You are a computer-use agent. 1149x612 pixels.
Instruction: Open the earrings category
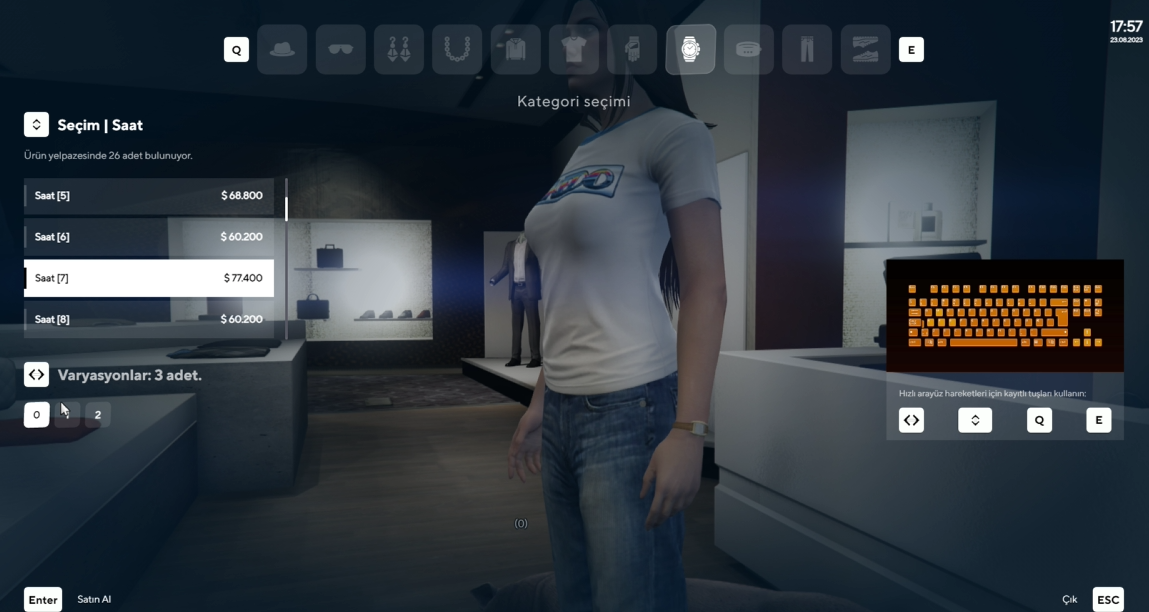[x=399, y=50]
